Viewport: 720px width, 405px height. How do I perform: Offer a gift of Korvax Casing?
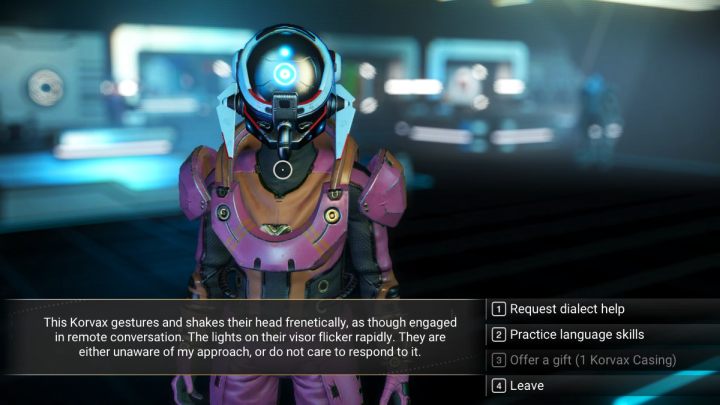592,359
